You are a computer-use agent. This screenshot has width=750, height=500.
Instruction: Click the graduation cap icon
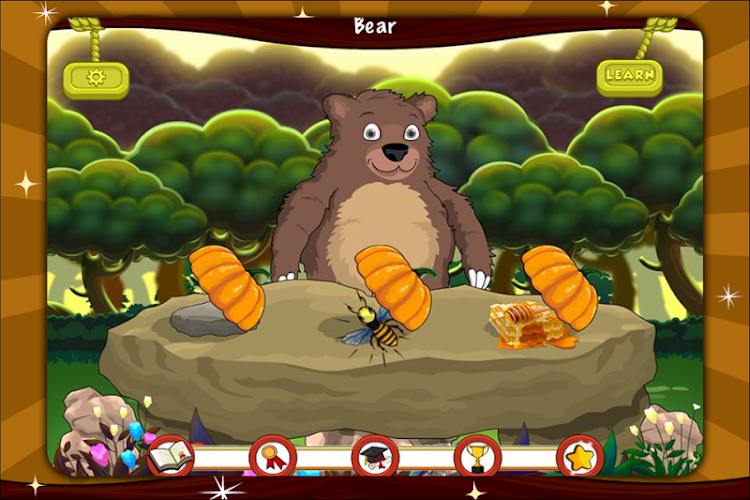(375, 457)
